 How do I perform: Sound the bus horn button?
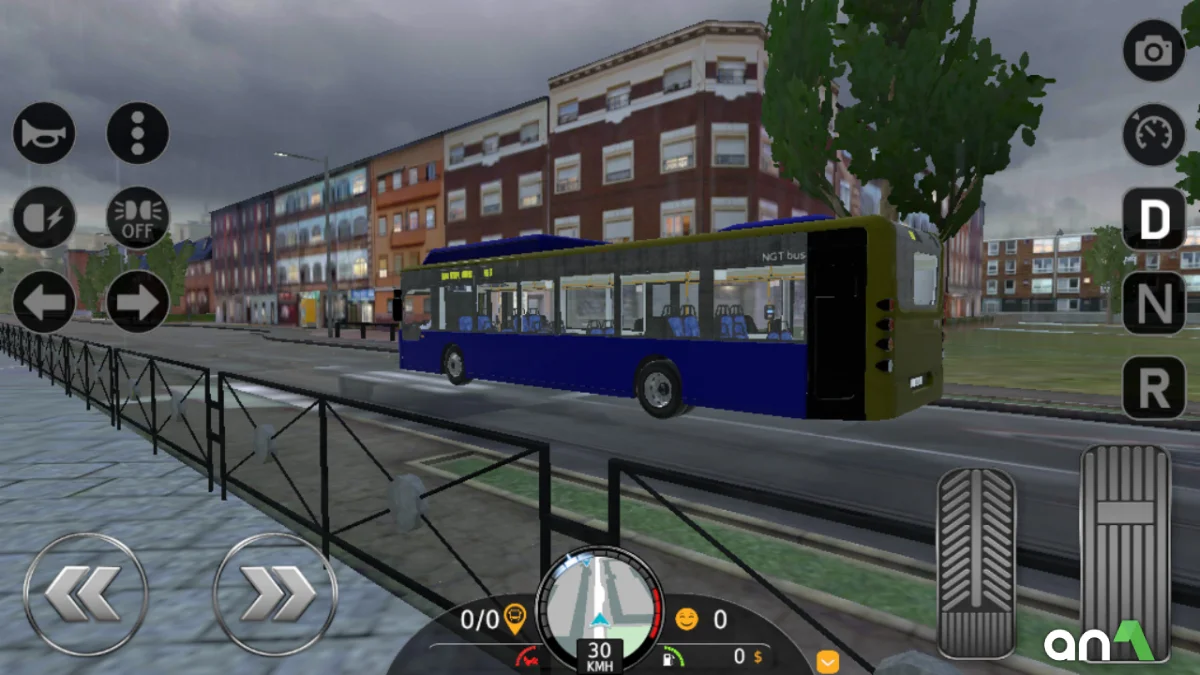pyautogui.click(x=44, y=133)
